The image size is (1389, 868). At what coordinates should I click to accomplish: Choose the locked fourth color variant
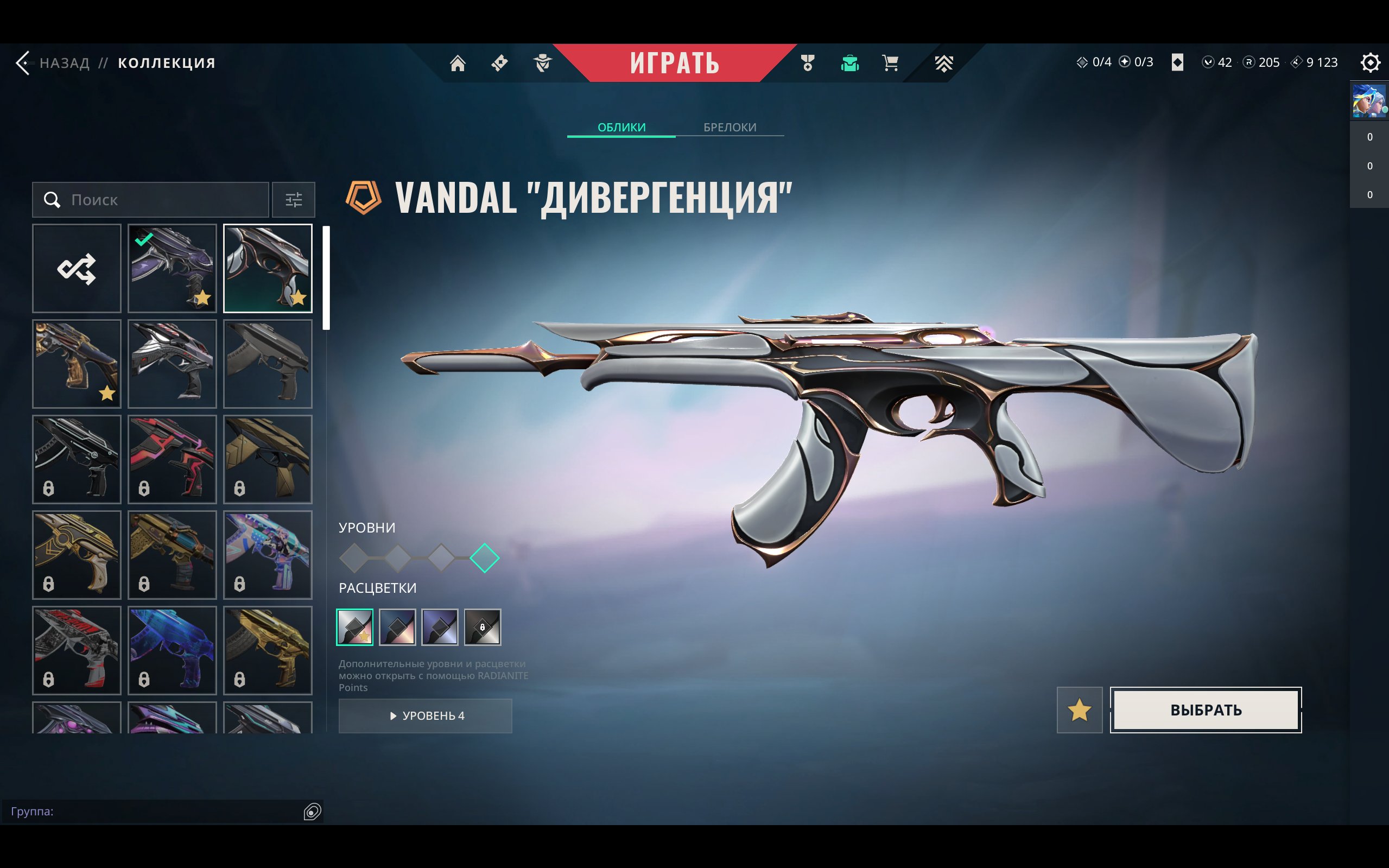point(482,627)
